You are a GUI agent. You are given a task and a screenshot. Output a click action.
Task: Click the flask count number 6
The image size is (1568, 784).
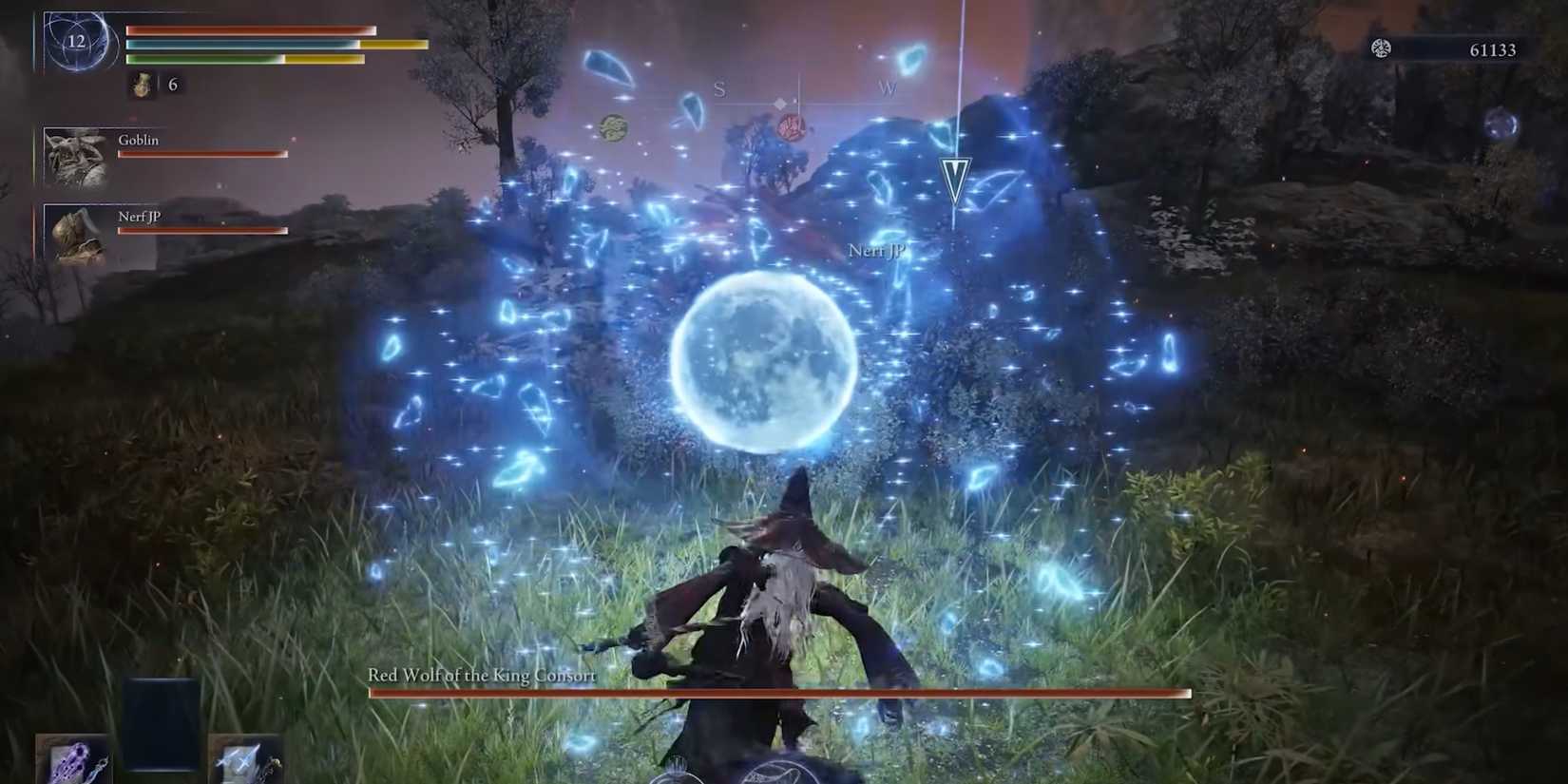[172, 84]
